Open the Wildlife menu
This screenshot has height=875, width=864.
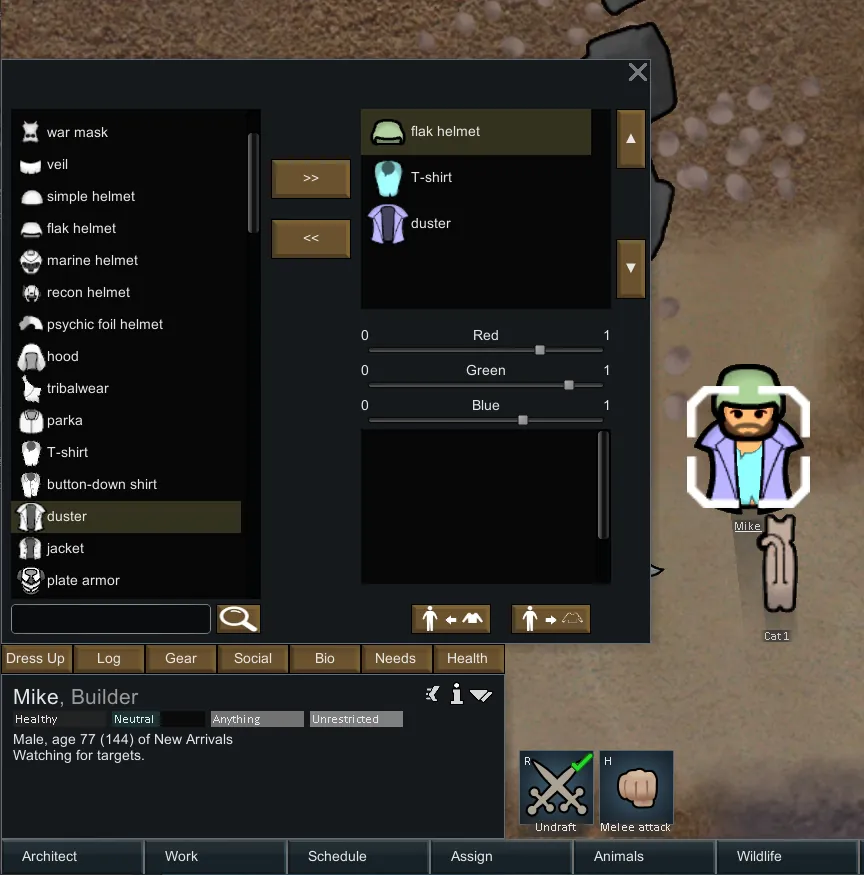coord(759,856)
